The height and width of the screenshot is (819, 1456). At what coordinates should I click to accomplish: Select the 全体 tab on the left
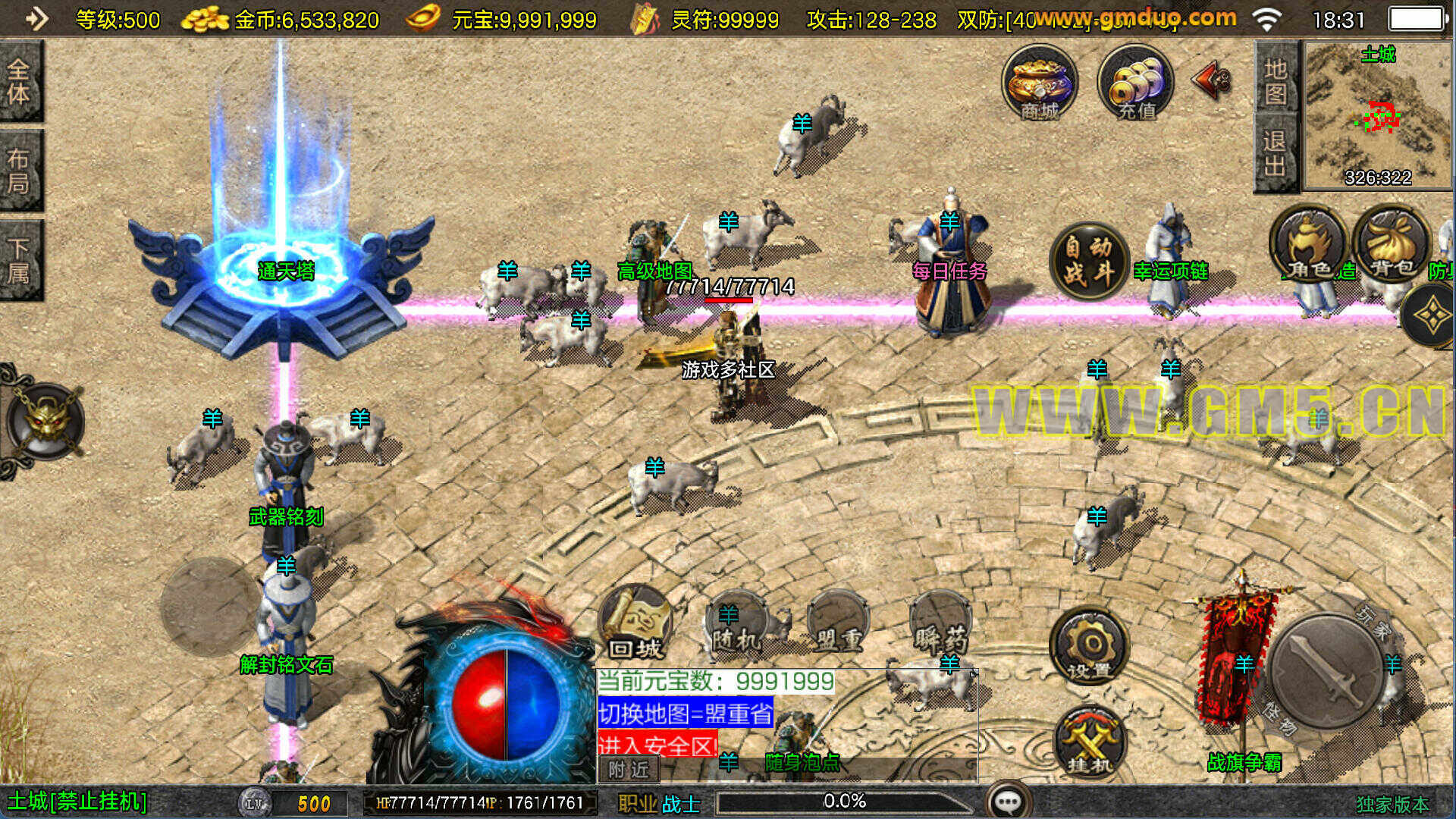click(x=20, y=81)
